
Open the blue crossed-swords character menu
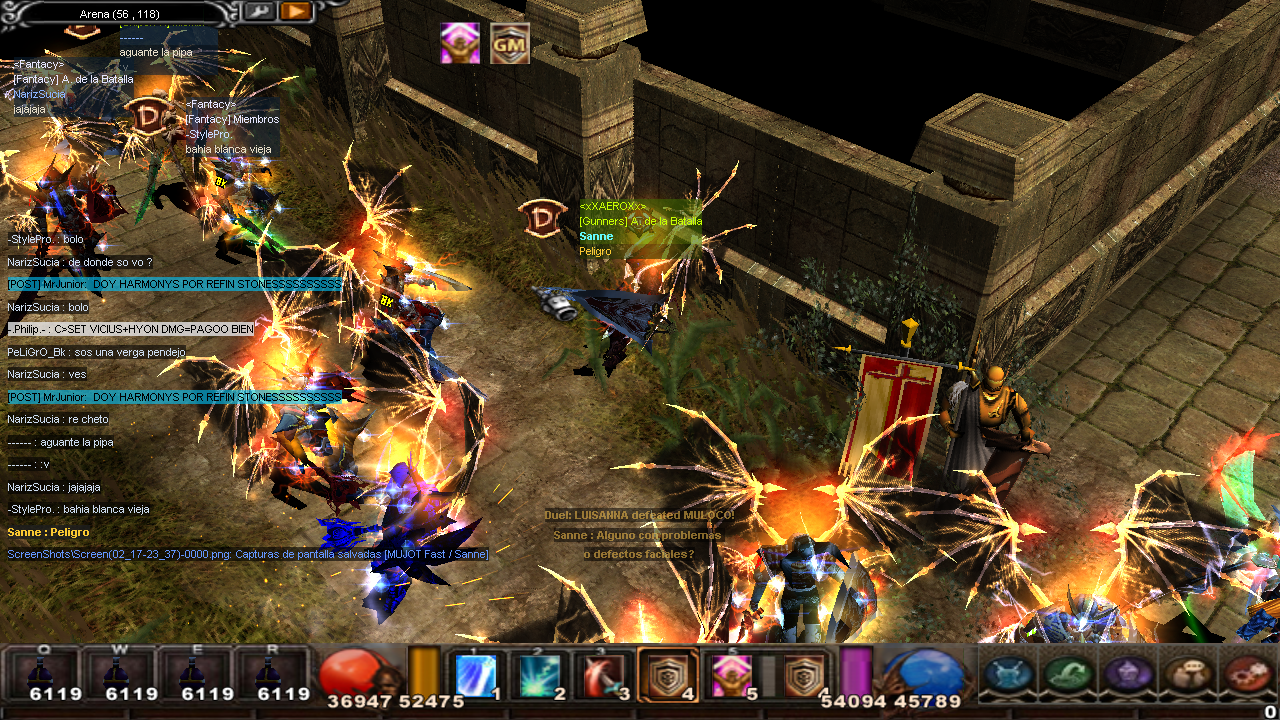coord(1009,675)
